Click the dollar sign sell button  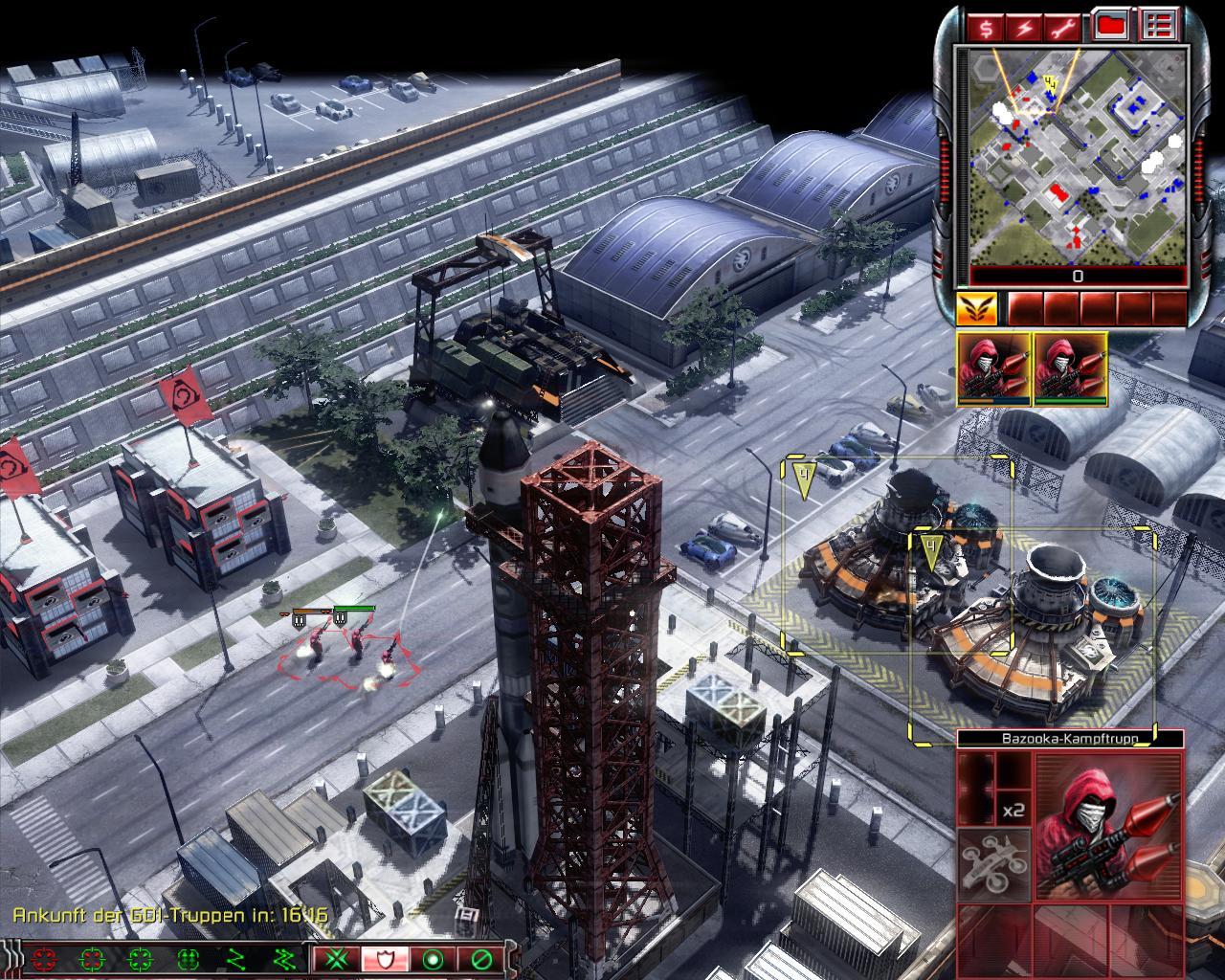click(x=987, y=26)
